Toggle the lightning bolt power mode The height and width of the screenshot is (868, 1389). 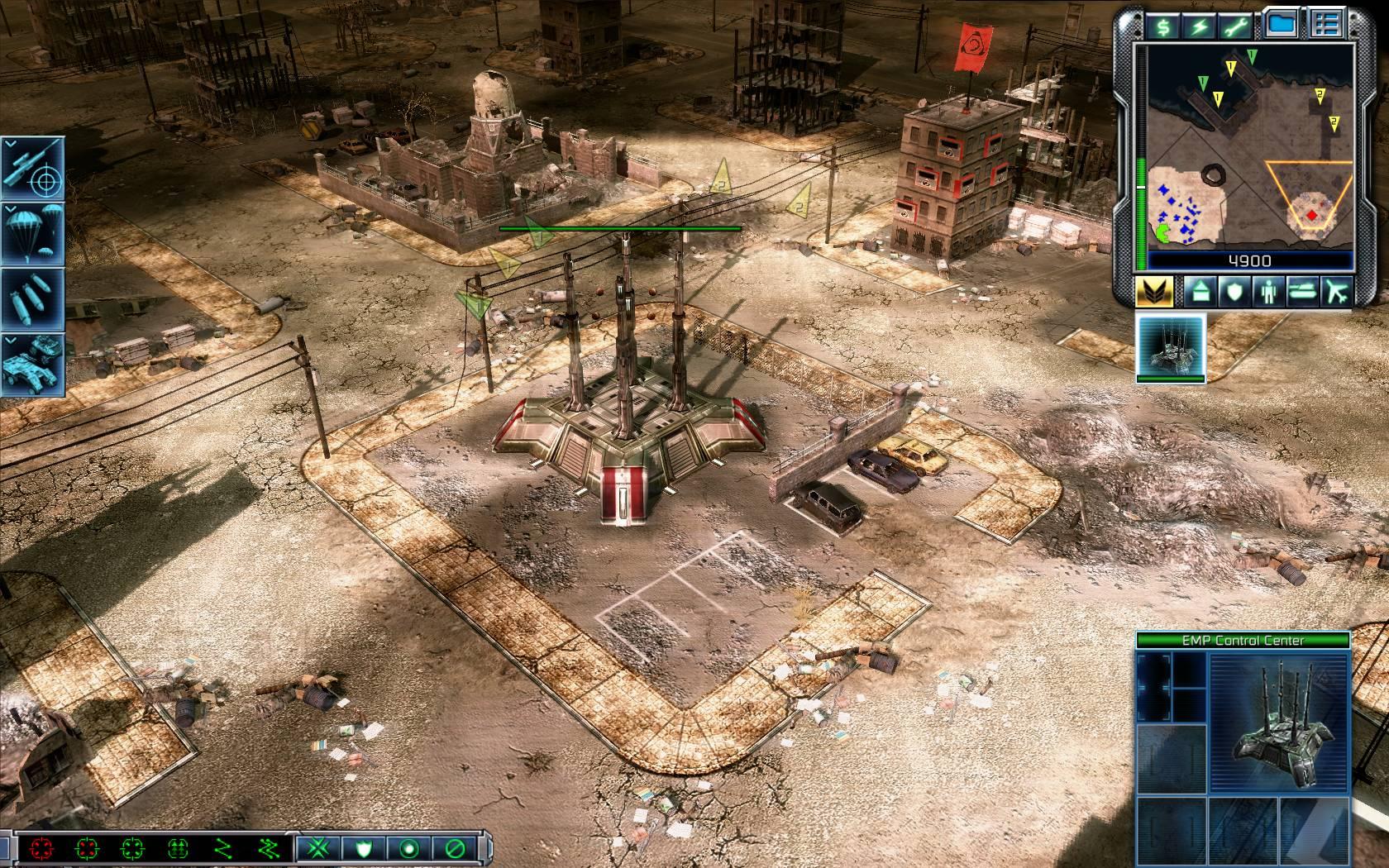[x=1200, y=26]
